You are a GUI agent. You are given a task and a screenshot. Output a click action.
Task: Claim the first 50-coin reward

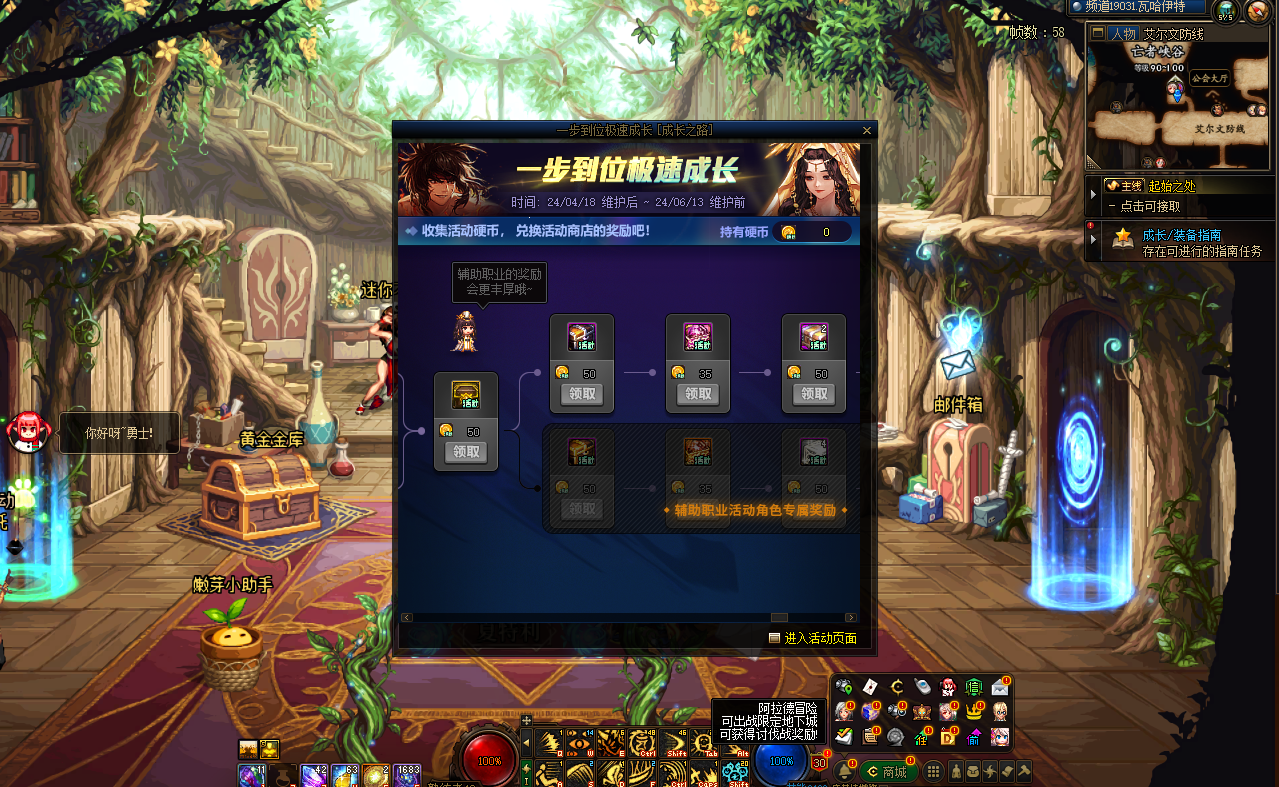click(466, 452)
